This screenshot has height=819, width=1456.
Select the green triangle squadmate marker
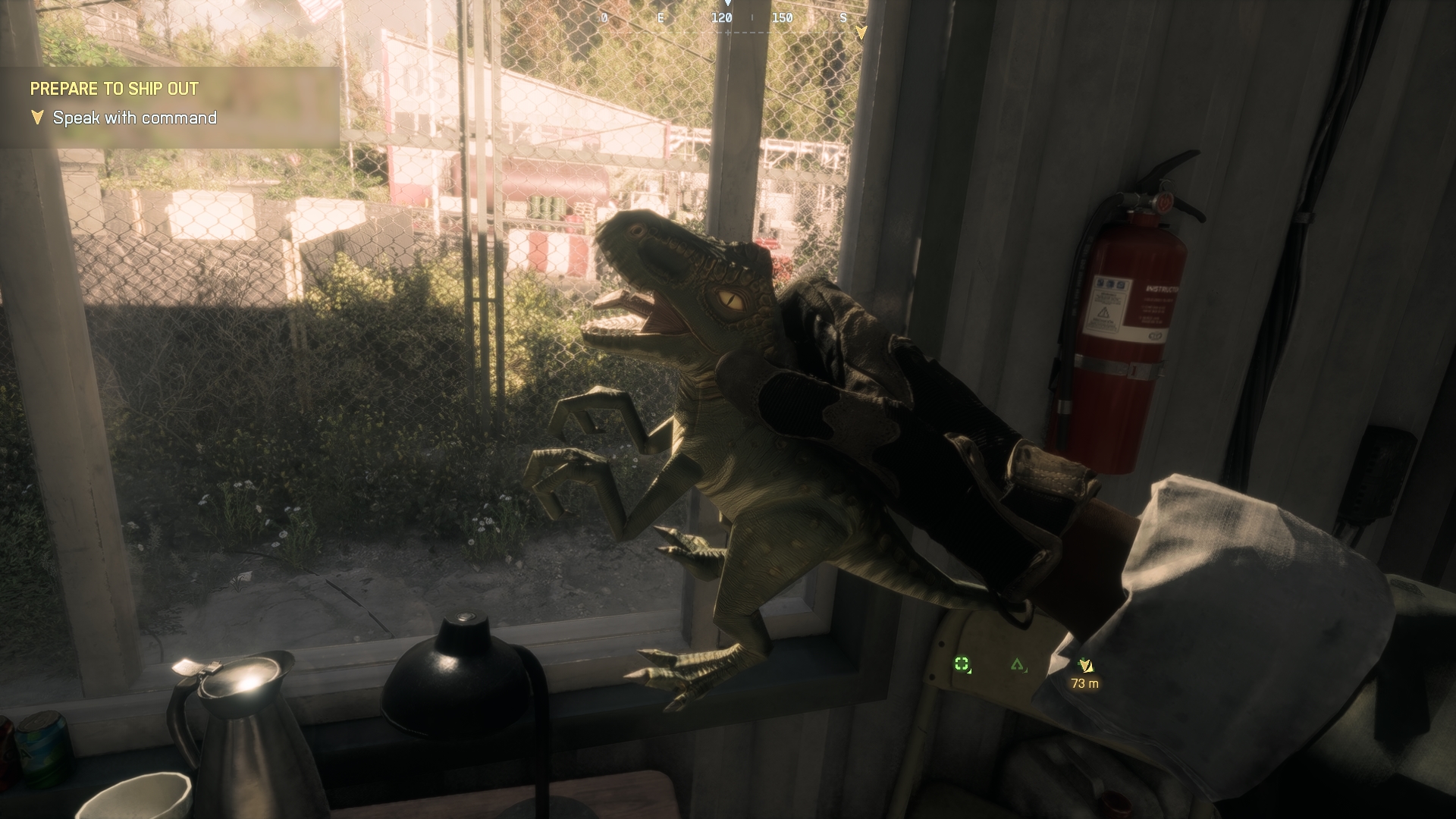pyautogui.click(x=1017, y=665)
